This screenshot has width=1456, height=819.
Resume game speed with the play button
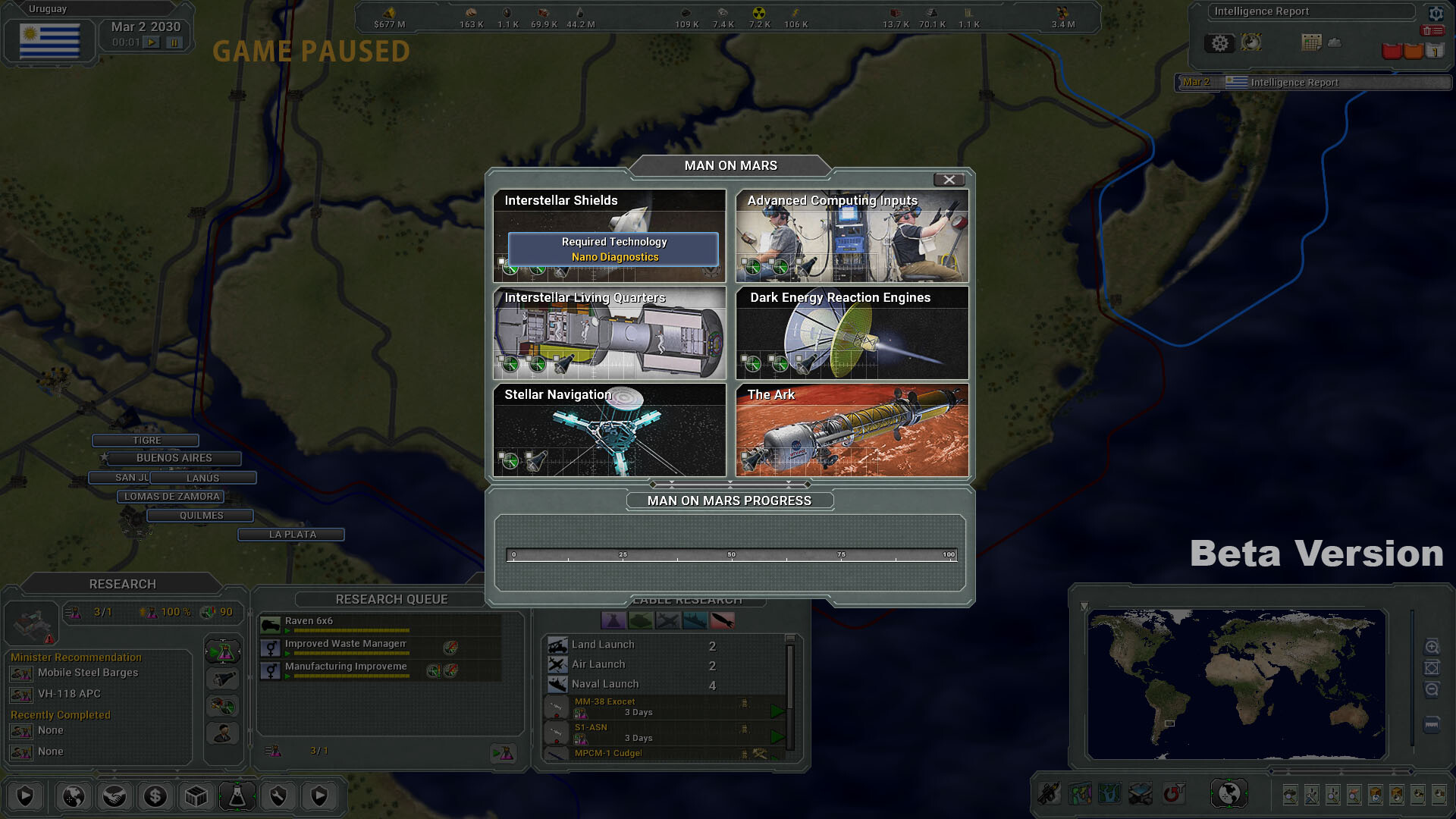tap(149, 42)
